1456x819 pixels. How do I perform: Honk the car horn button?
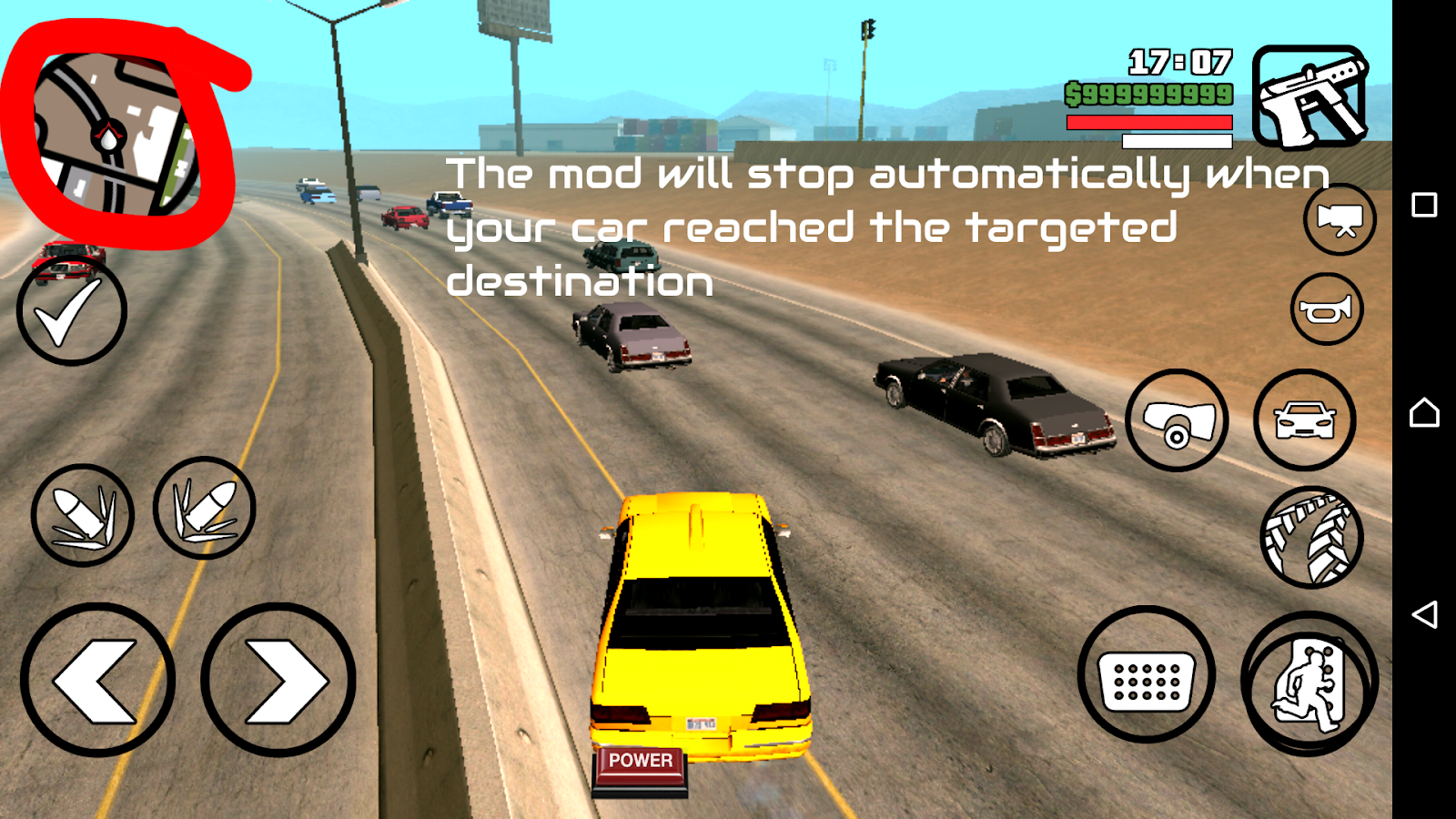[x=1327, y=309]
